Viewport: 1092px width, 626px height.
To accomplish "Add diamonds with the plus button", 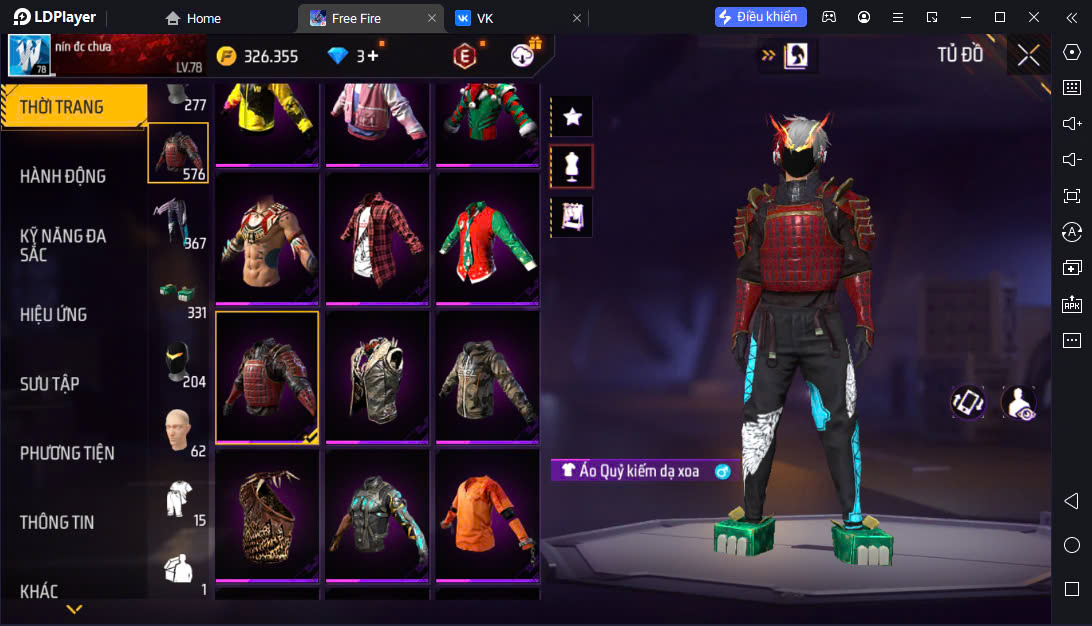I will click(373, 56).
